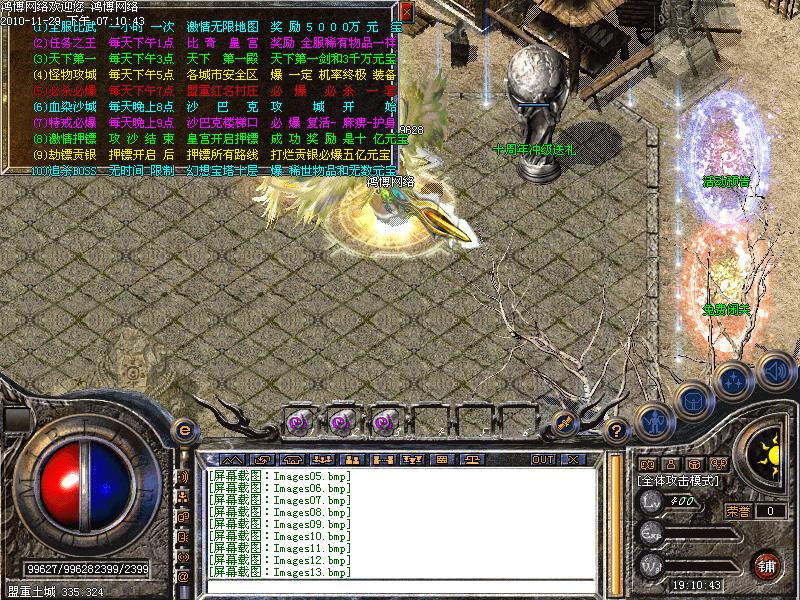This screenshot has height=600, width=800.
Task: Click the crossed-tools round button right of belt
Action: [566, 422]
